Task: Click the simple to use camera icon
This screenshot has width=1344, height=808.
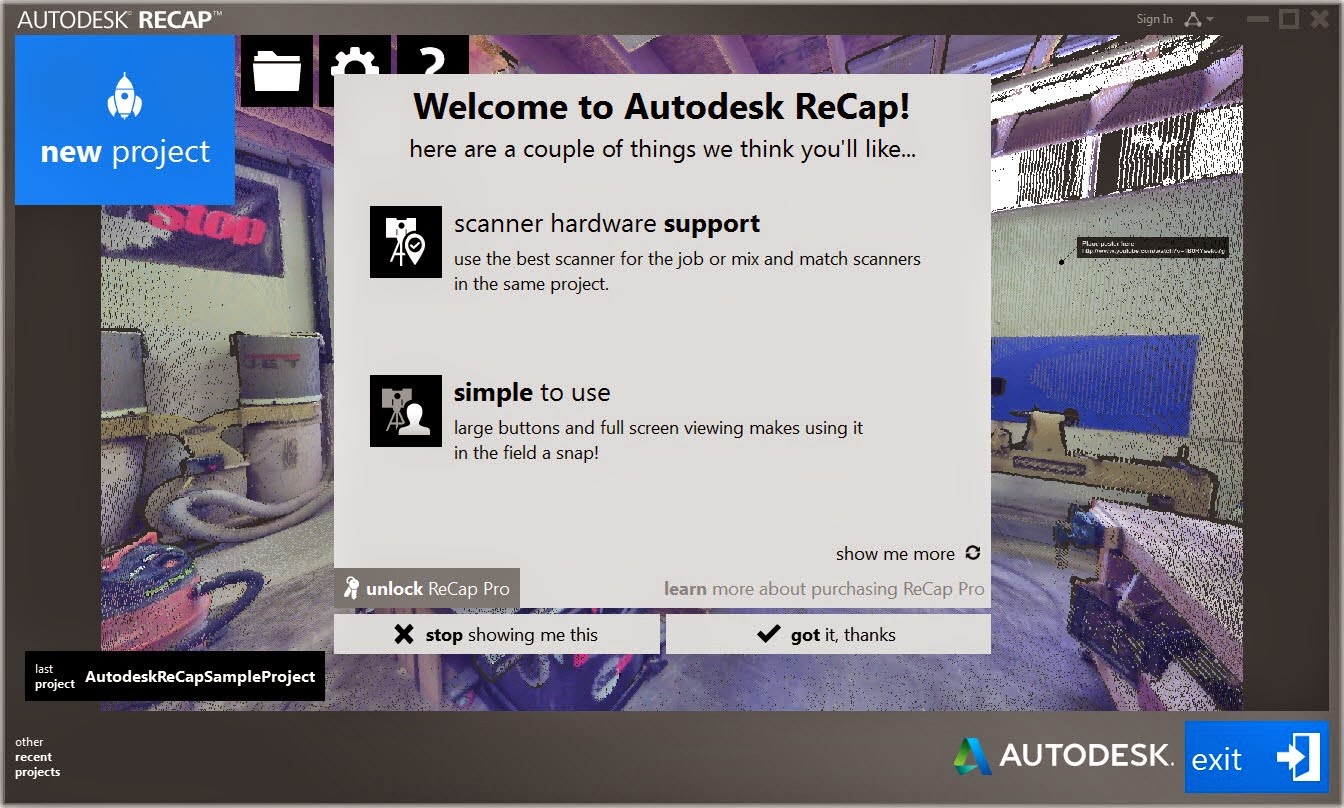Action: (x=405, y=410)
